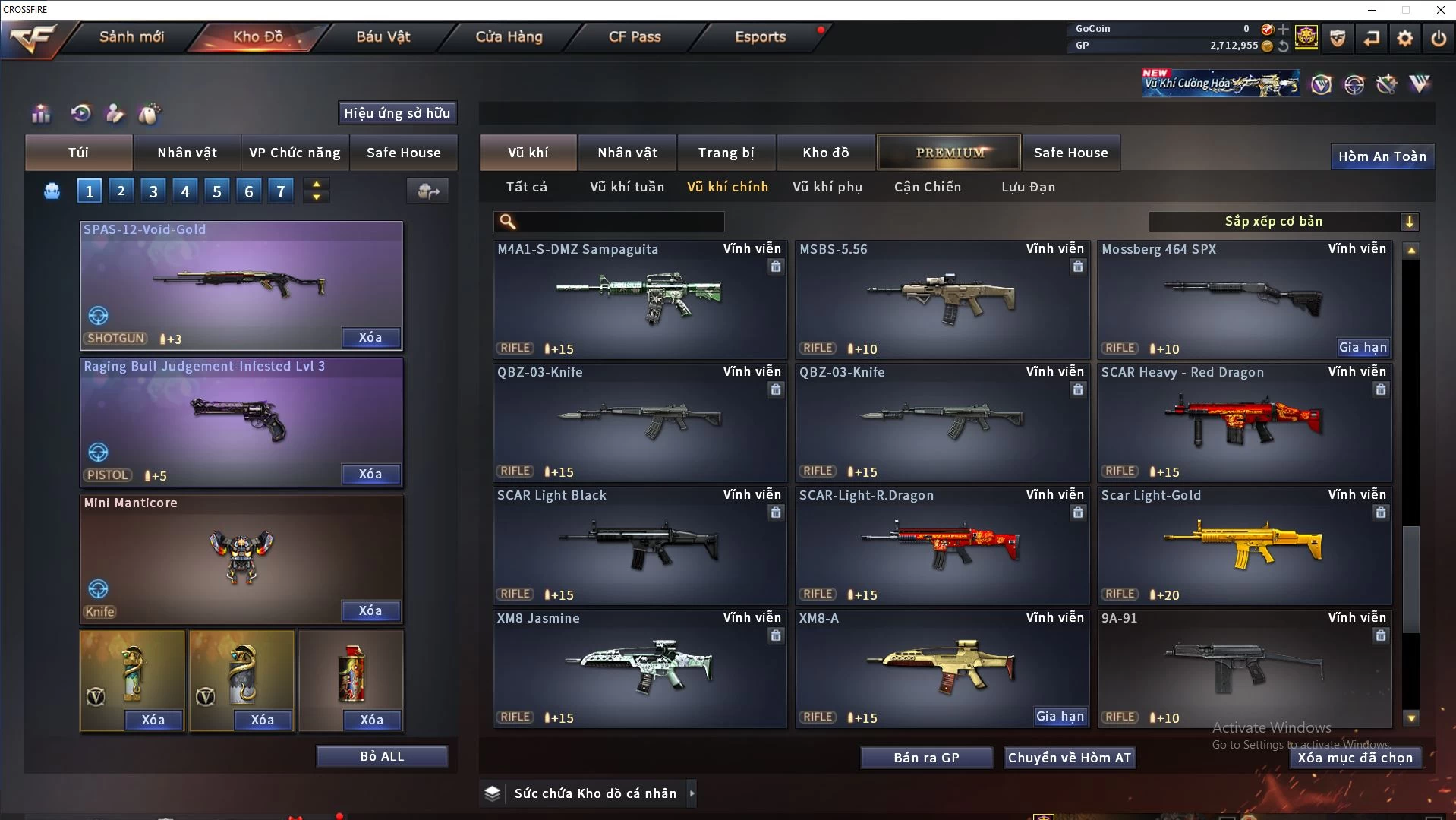Select the Vũ khí phụ filter

pos(827,187)
